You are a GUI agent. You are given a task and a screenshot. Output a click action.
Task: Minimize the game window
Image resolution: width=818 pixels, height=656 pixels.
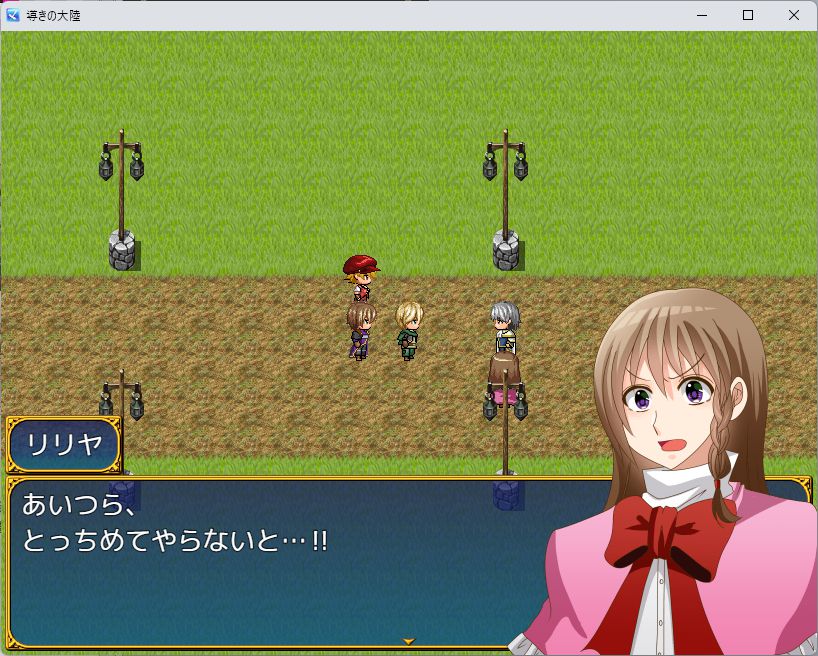tap(702, 15)
